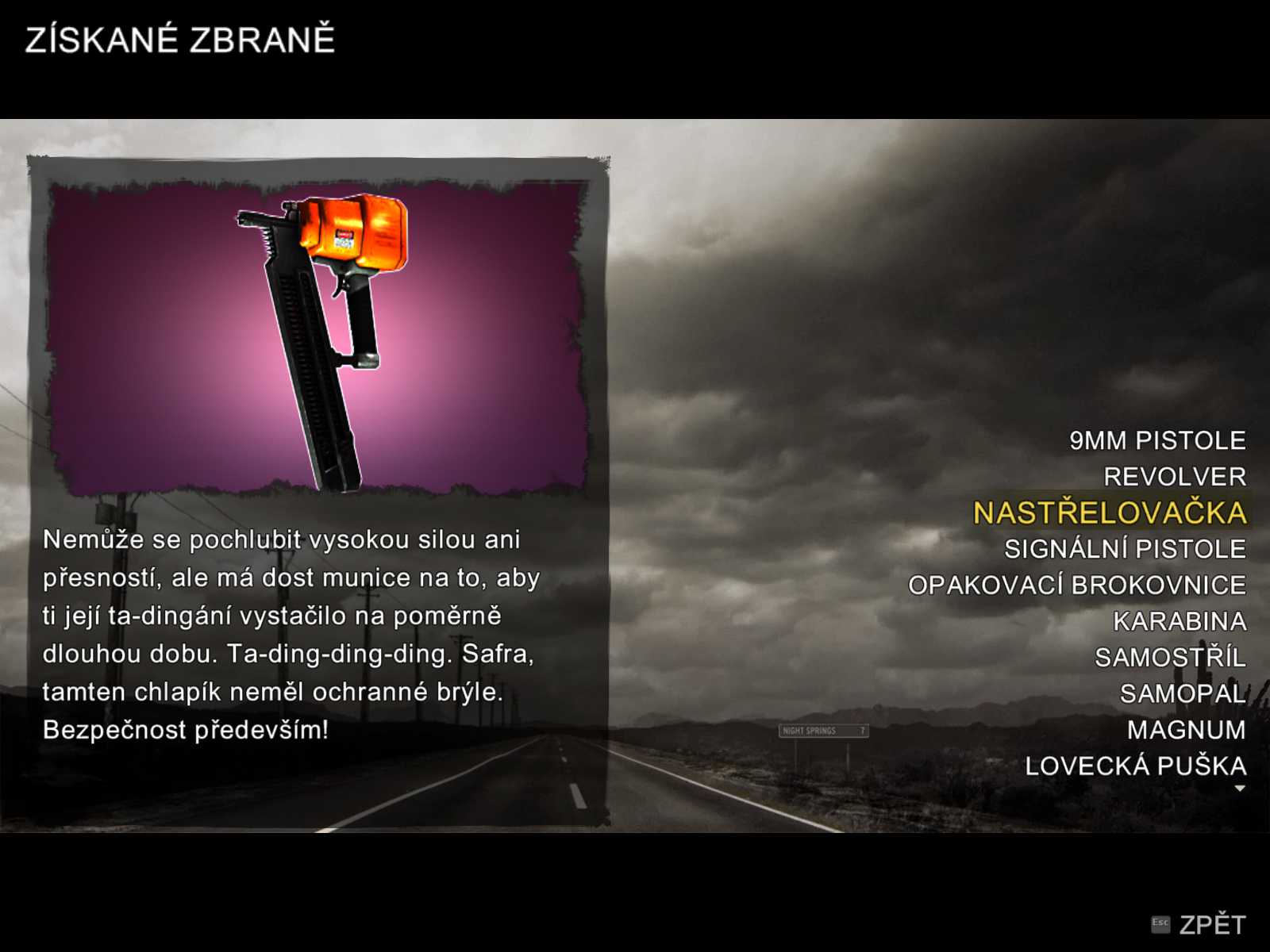Select MAGNUM from the list

[1186, 730]
